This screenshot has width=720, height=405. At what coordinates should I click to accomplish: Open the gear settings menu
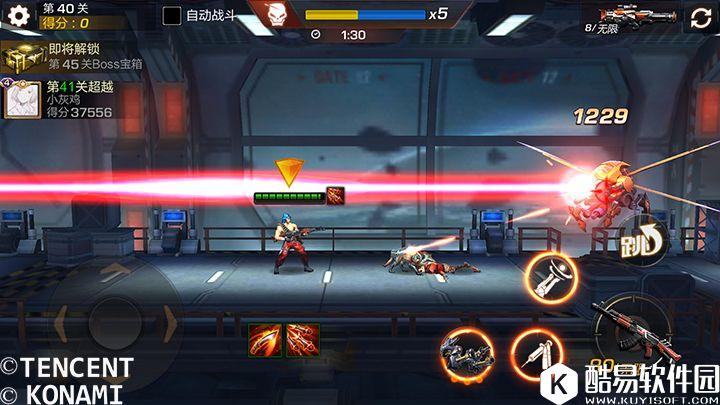[x=16, y=15]
